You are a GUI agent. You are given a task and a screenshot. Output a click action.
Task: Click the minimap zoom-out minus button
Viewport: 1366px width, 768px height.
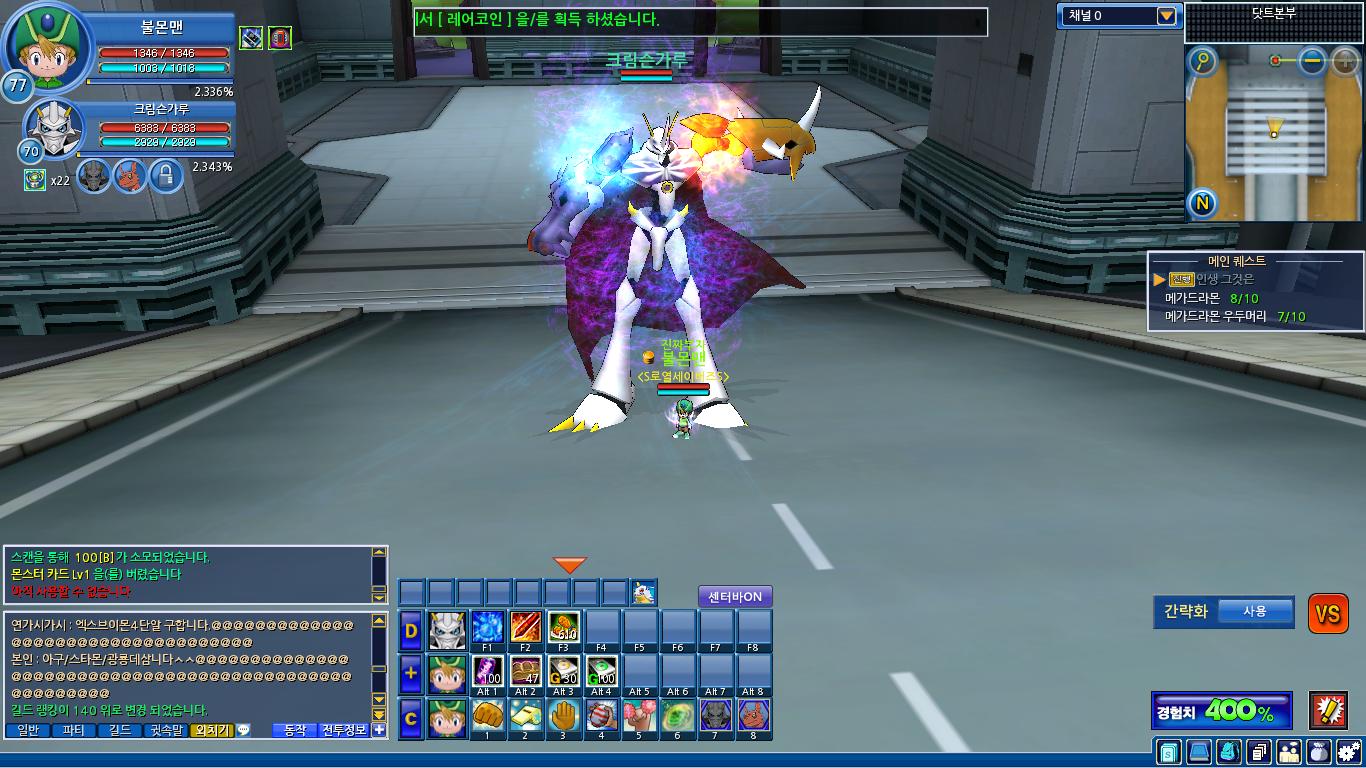[x=1312, y=61]
